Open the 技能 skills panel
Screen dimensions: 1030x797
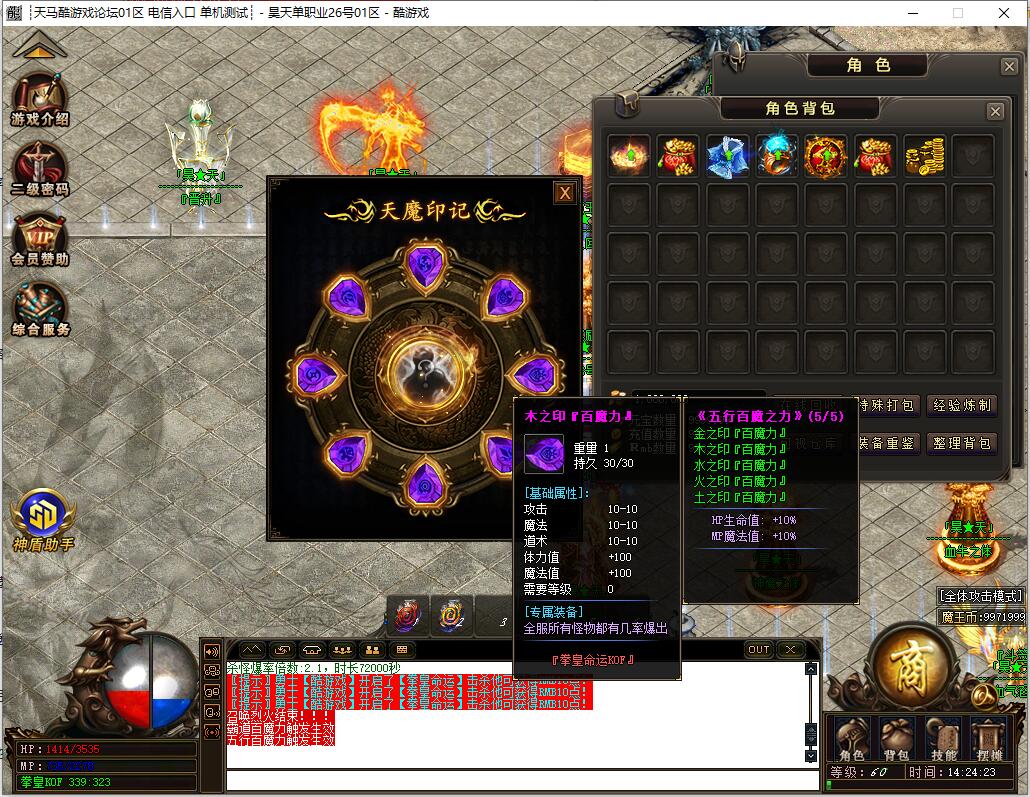coord(944,741)
